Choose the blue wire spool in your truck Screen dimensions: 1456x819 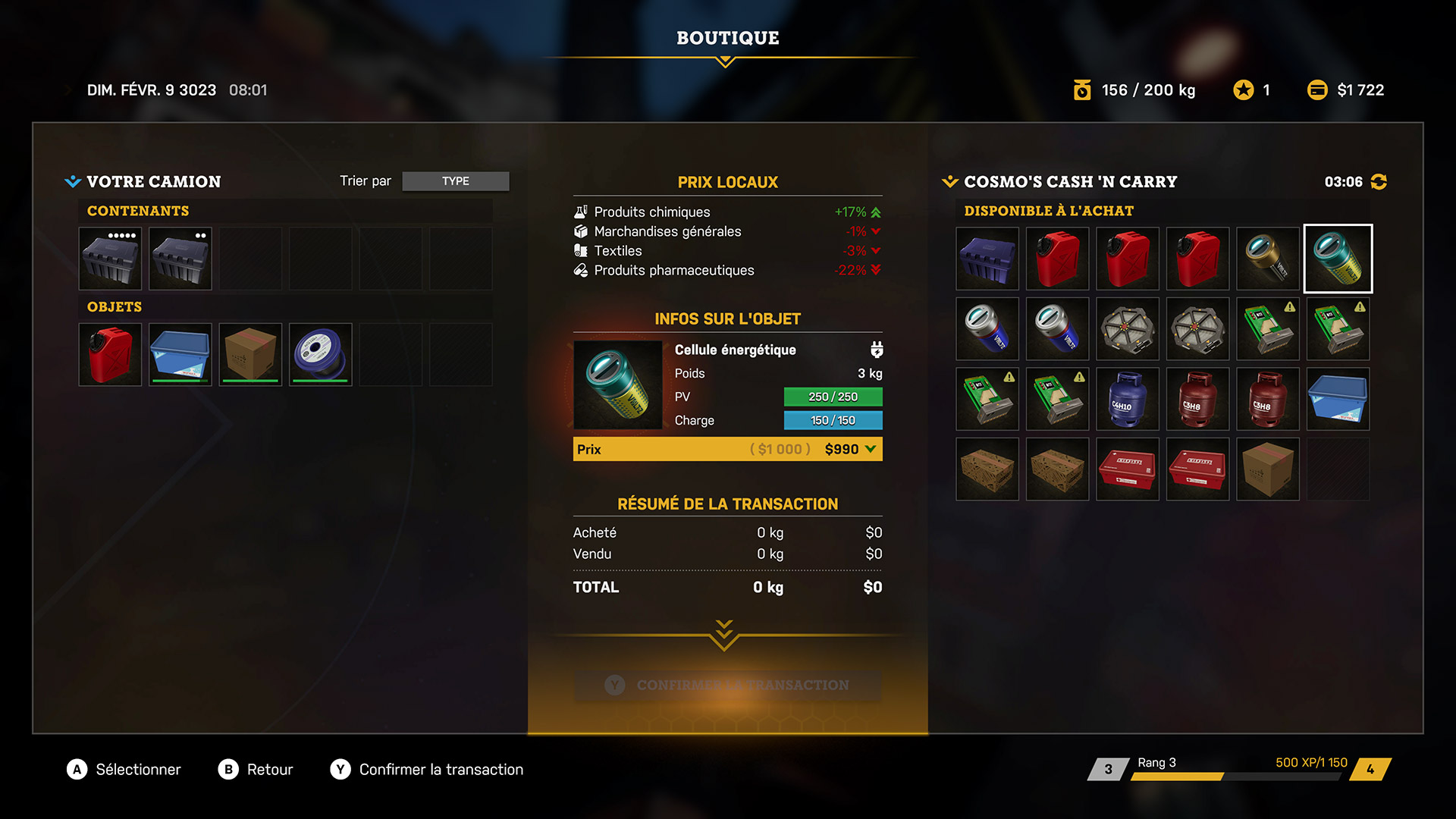click(x=321, y=355)
